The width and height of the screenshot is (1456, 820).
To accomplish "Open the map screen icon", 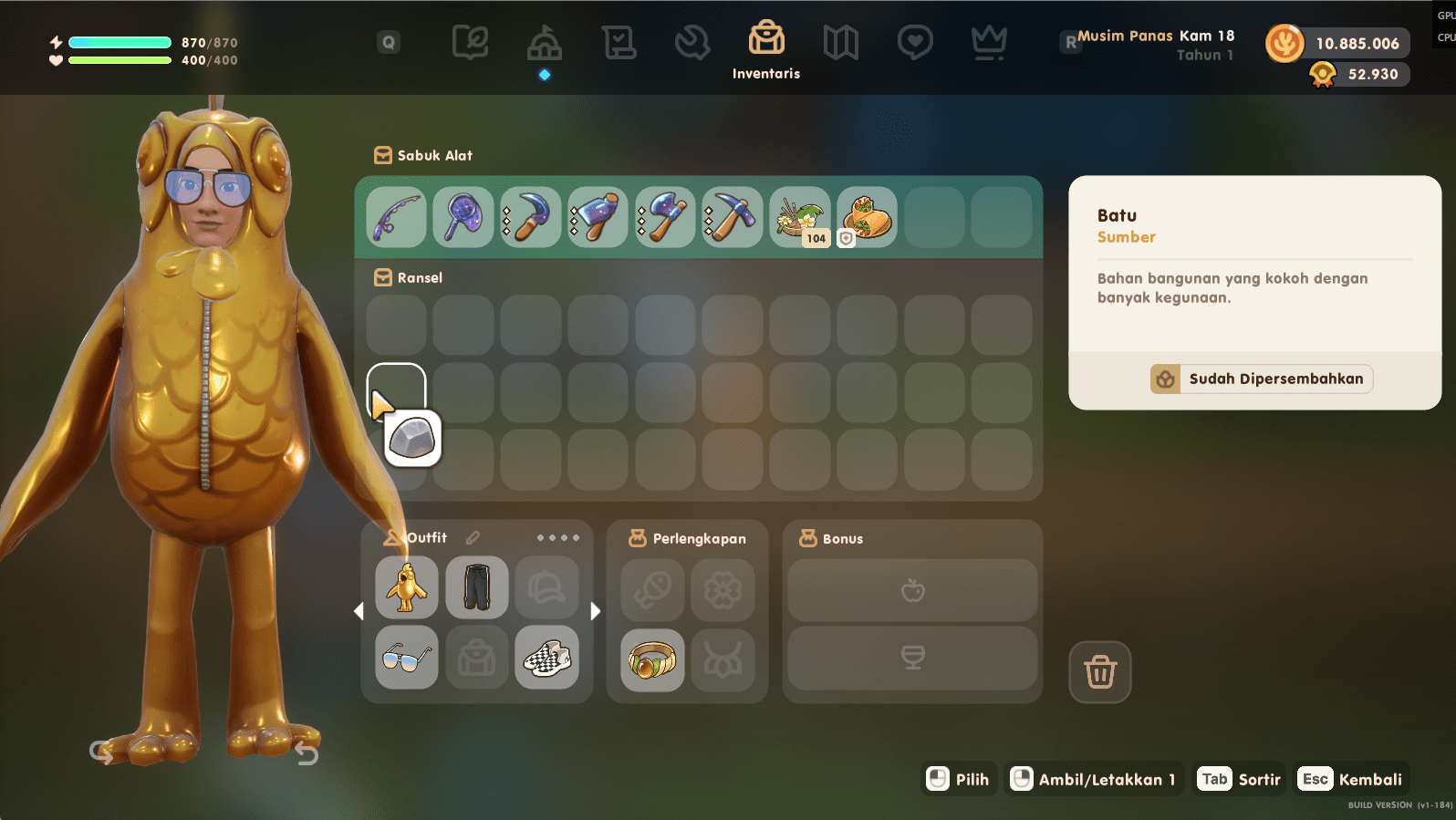I will point(840,41).
